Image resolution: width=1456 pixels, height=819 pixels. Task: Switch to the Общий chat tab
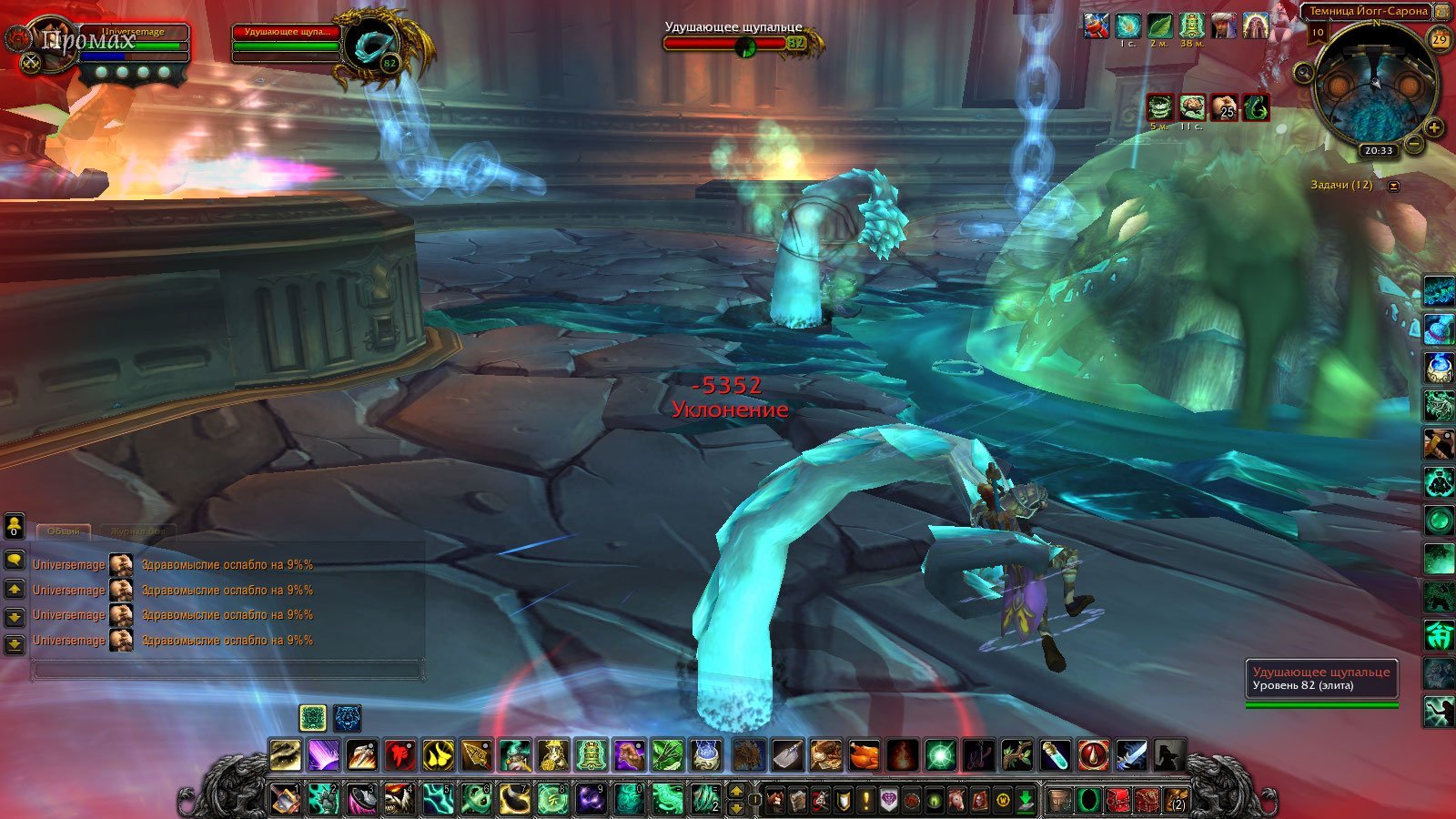tap(63, 531)
